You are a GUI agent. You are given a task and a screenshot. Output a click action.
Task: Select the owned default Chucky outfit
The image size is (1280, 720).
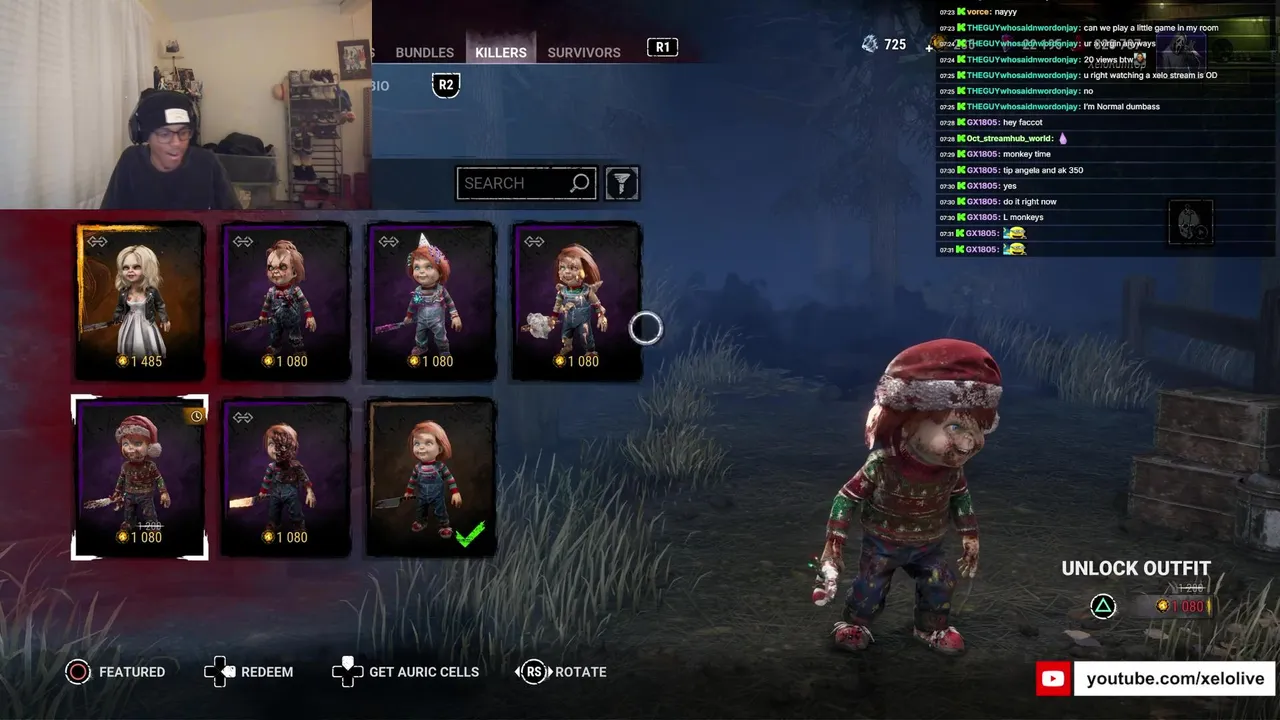431,477
